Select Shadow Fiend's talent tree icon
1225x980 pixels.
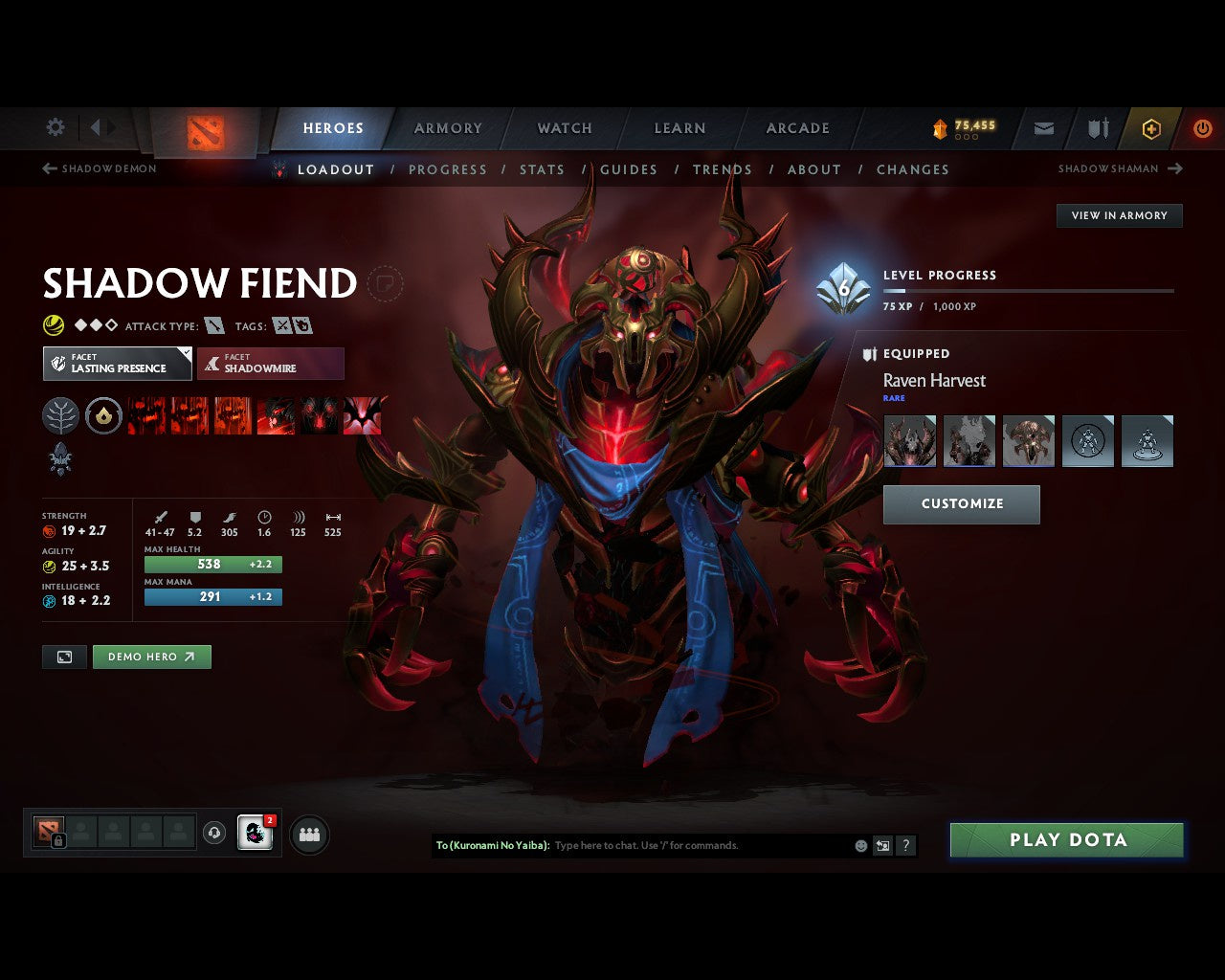pos(60,415)
